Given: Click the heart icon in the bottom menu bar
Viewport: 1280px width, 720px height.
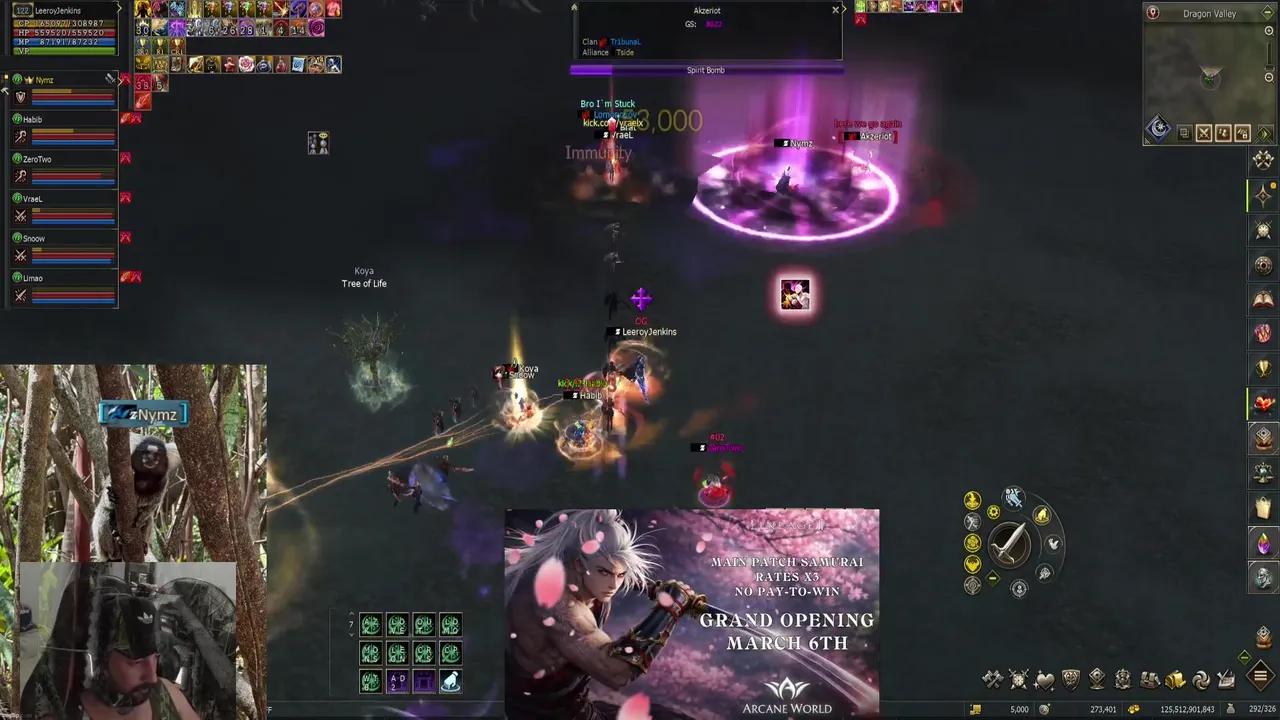Looking at the screenshot, I should [x=1046, y=680].
